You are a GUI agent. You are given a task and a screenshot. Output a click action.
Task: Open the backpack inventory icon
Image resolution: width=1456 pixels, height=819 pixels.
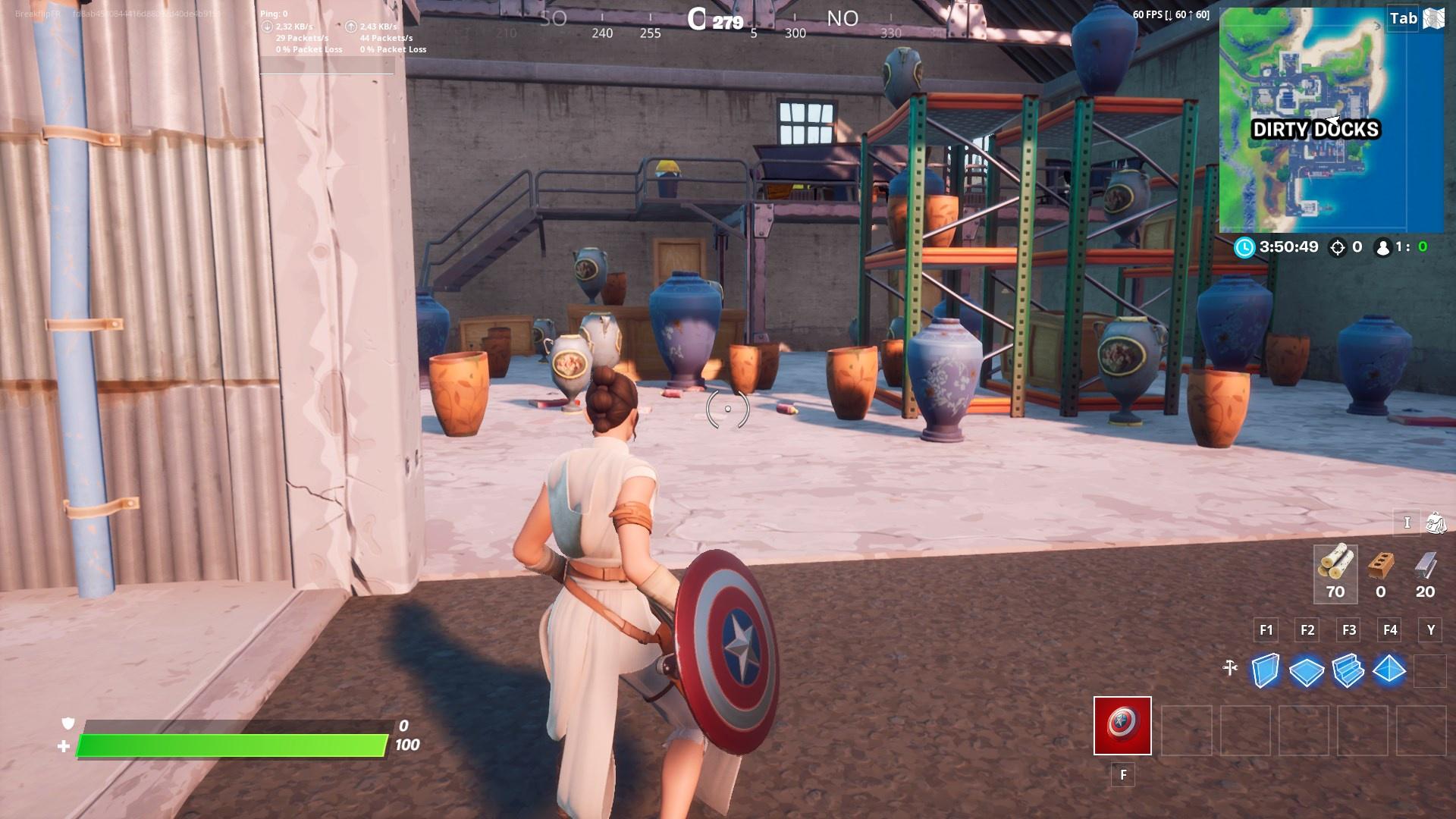click(1435, 523)
